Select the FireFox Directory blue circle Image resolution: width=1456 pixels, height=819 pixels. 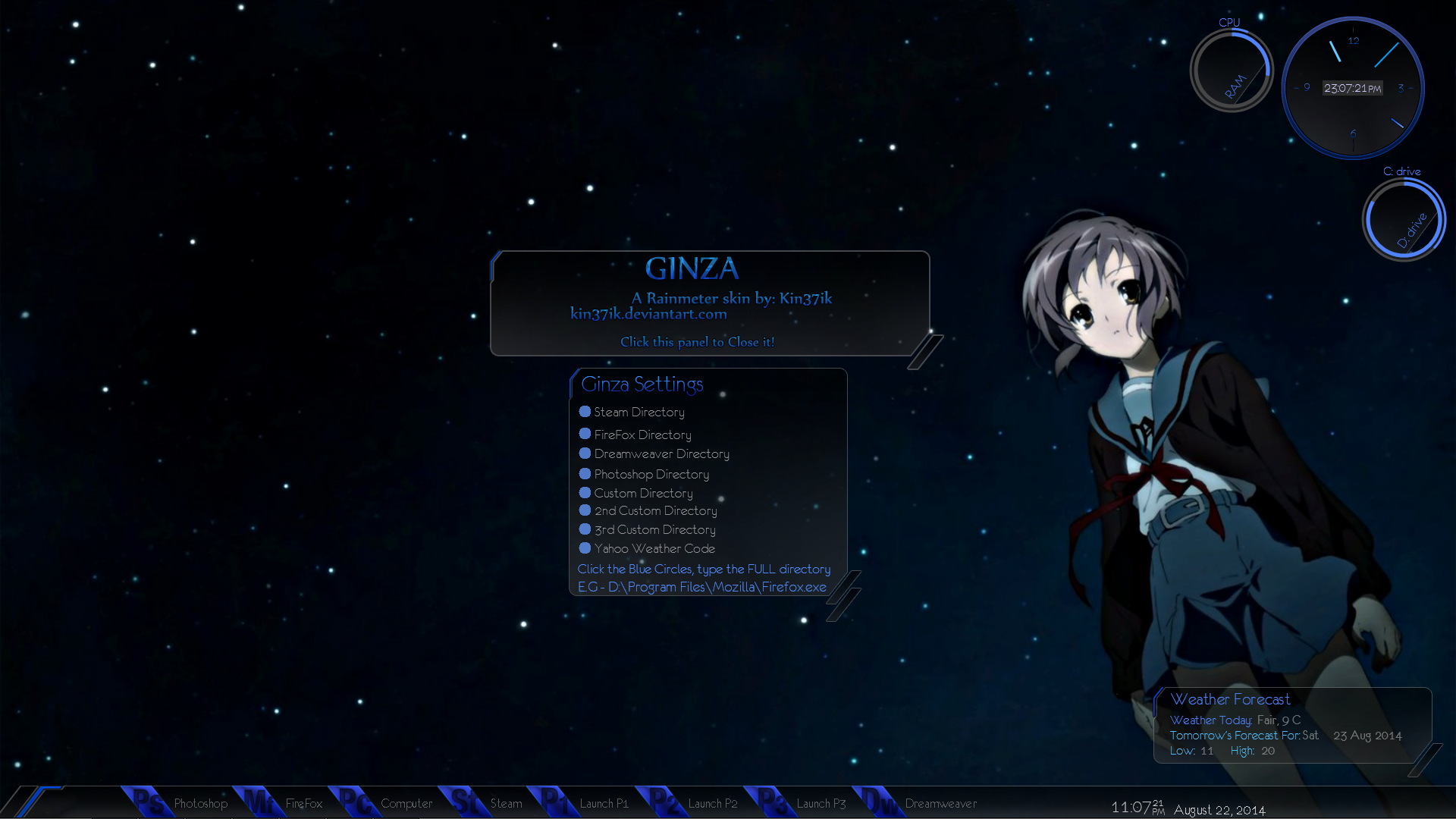coord(585,434)
